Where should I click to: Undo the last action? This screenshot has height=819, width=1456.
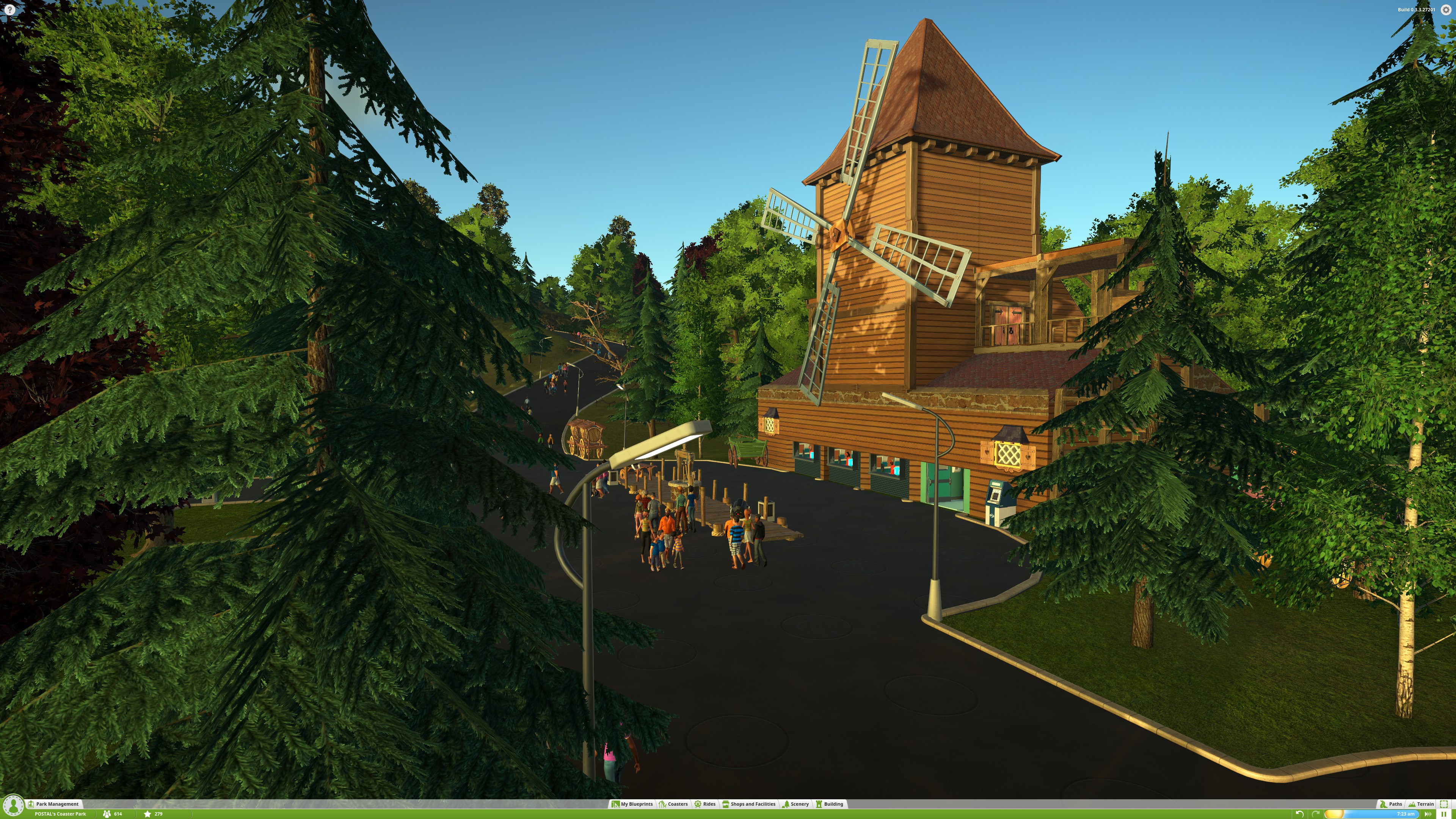[x=1299, y=814]
